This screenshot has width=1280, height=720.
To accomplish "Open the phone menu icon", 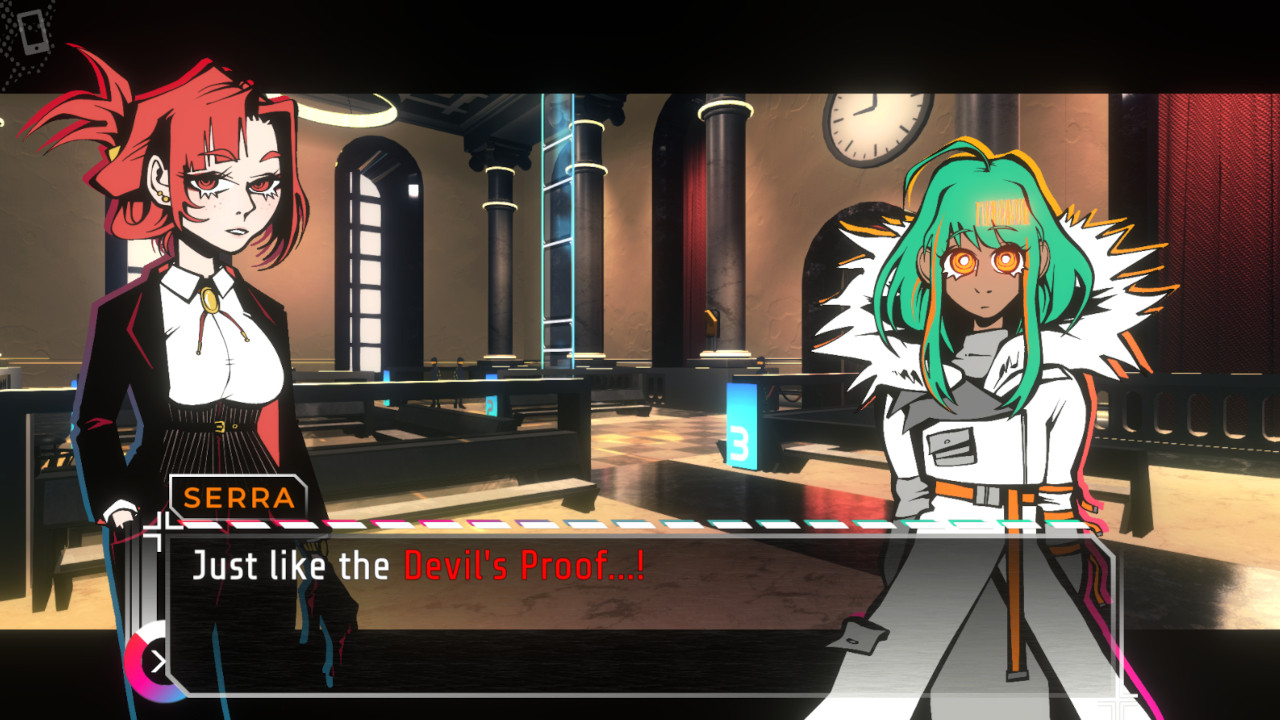I will pyautogui.click(x=32, y=31).
